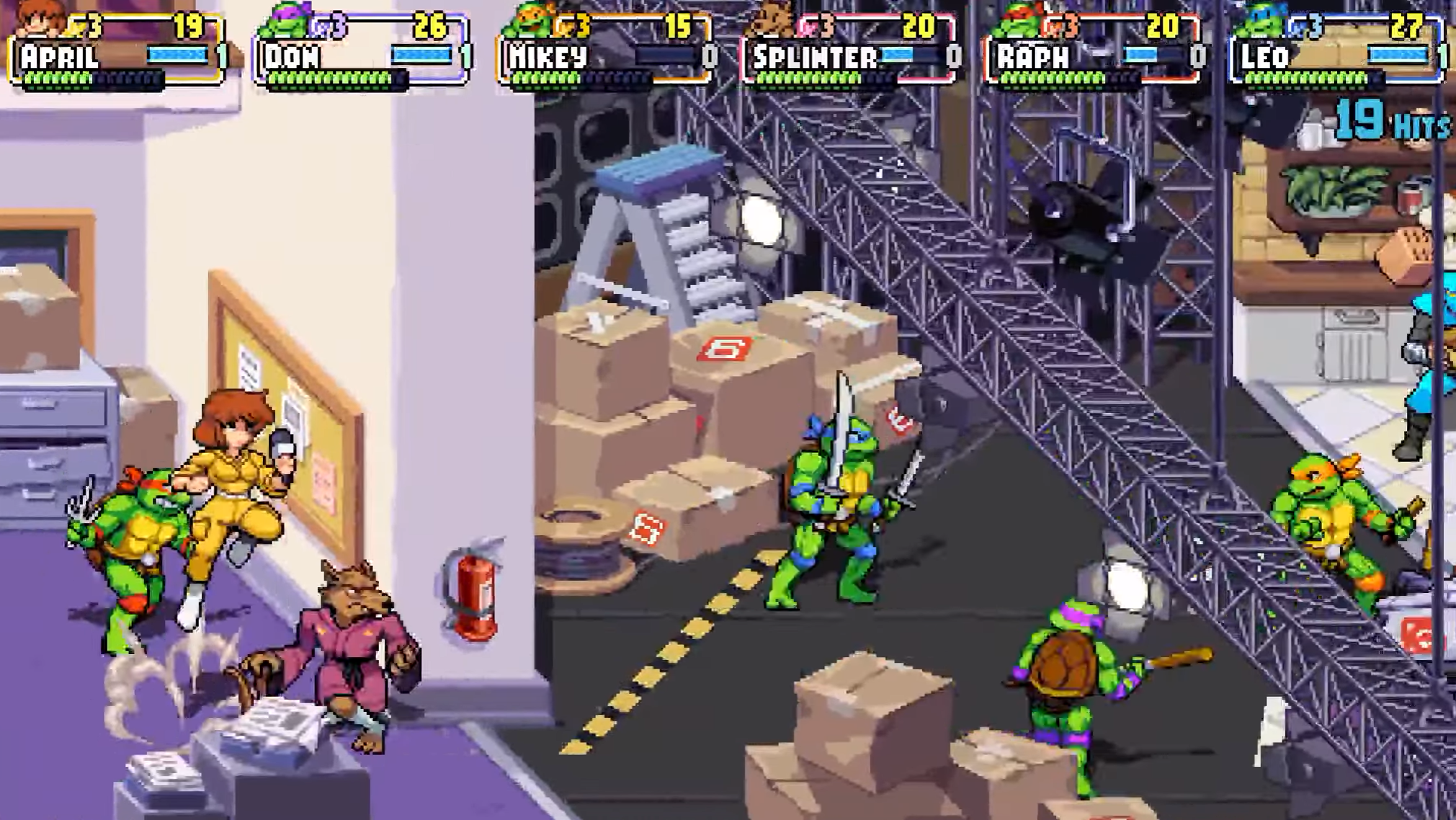
Task: Select Leo's blue-masked turtle portrait
Action: point(1261,20)
